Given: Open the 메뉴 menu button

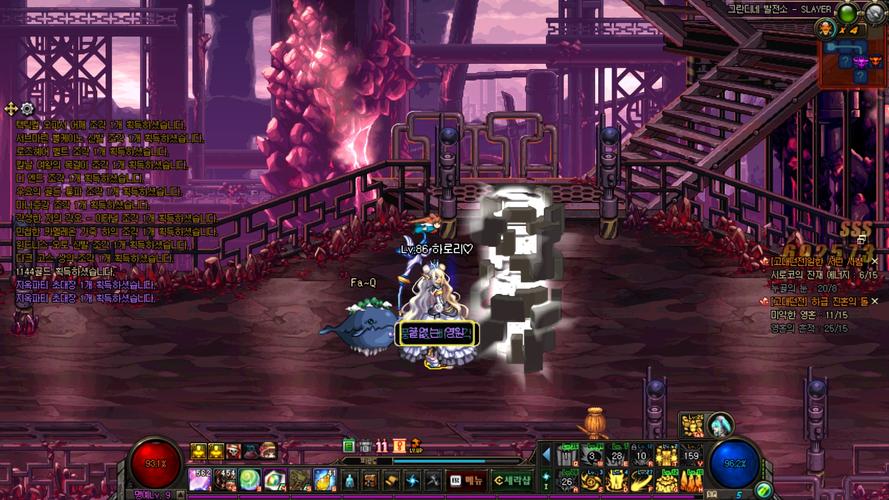Looking at the screenshot, I should coord(468,480).
